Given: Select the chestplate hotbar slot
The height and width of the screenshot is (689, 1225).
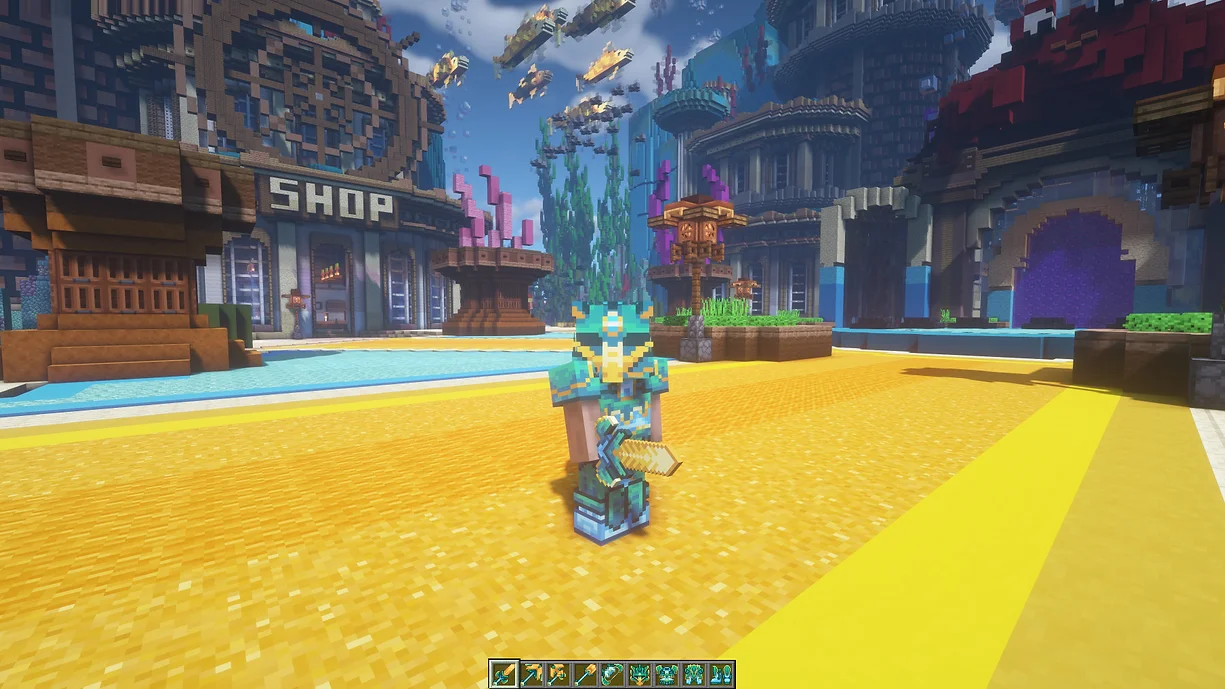Looking at the screenshot, I should (665, 674).
